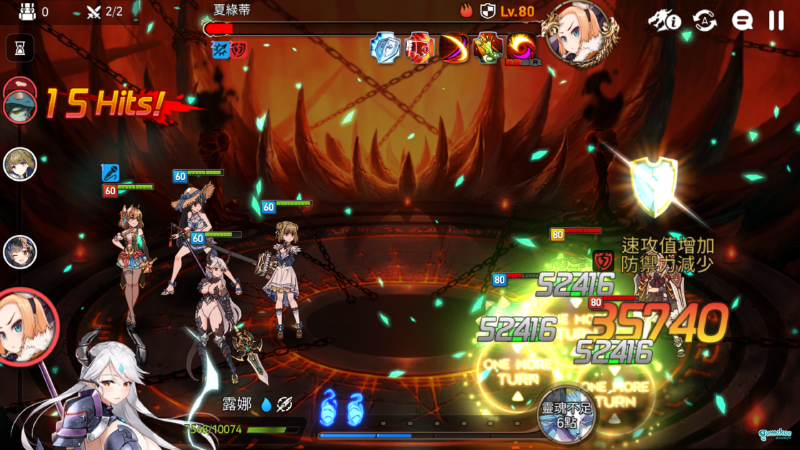Inspect the blue buff icon under boss bar
800x450 pixels.
pyautogui.click(x=219, y=49)
